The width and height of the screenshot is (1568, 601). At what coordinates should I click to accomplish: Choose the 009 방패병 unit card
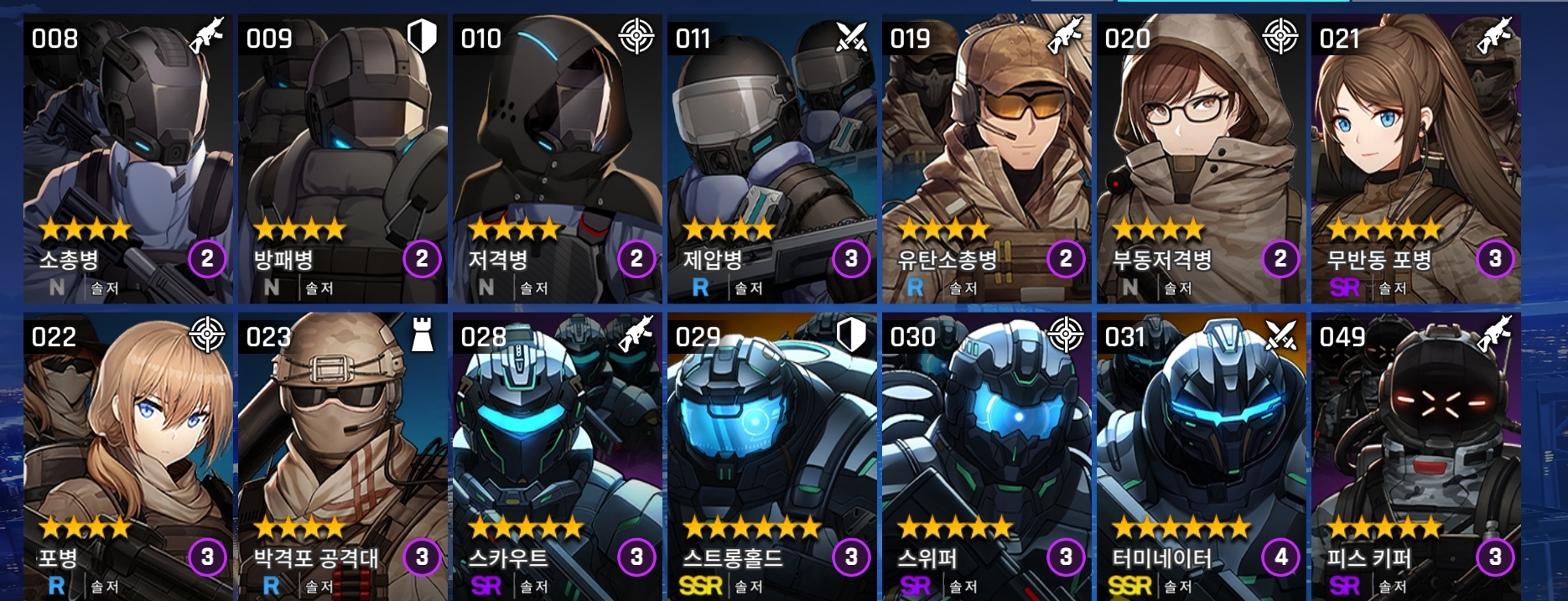[x=343, y=159]
